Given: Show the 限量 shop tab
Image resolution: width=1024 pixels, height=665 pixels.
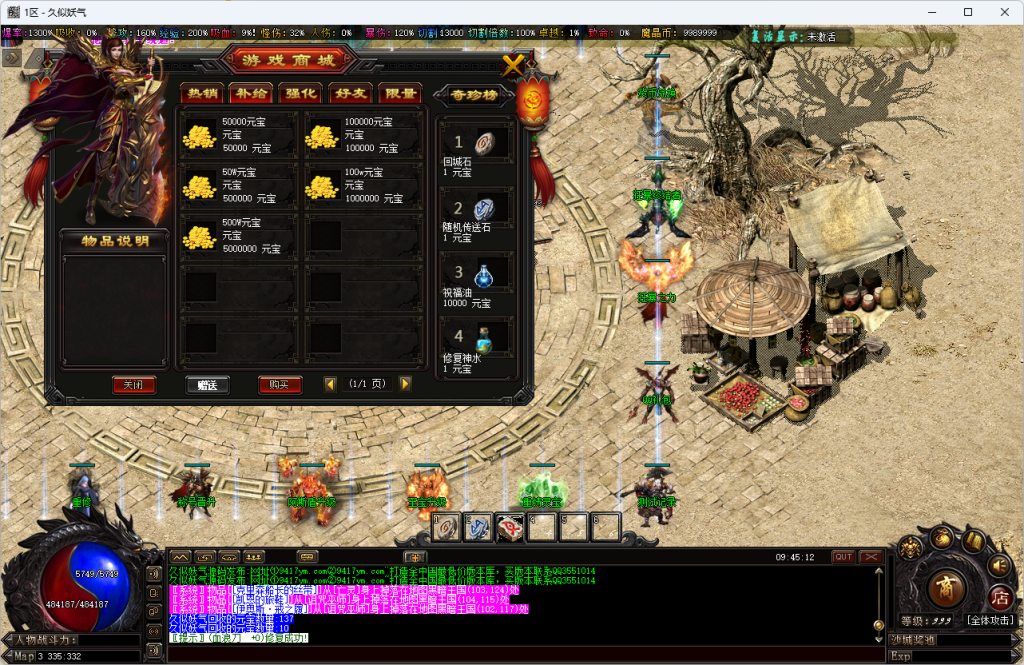Looking at the screenshot, I should point(400,93).
